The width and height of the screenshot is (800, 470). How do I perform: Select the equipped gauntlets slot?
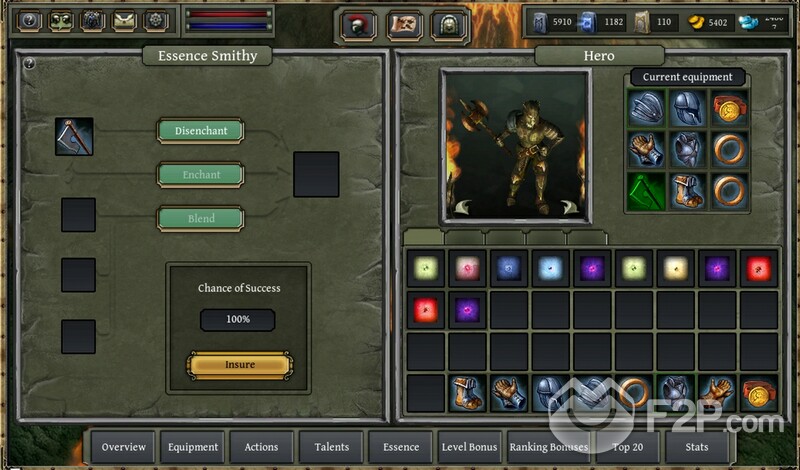(x=647, y=150)
